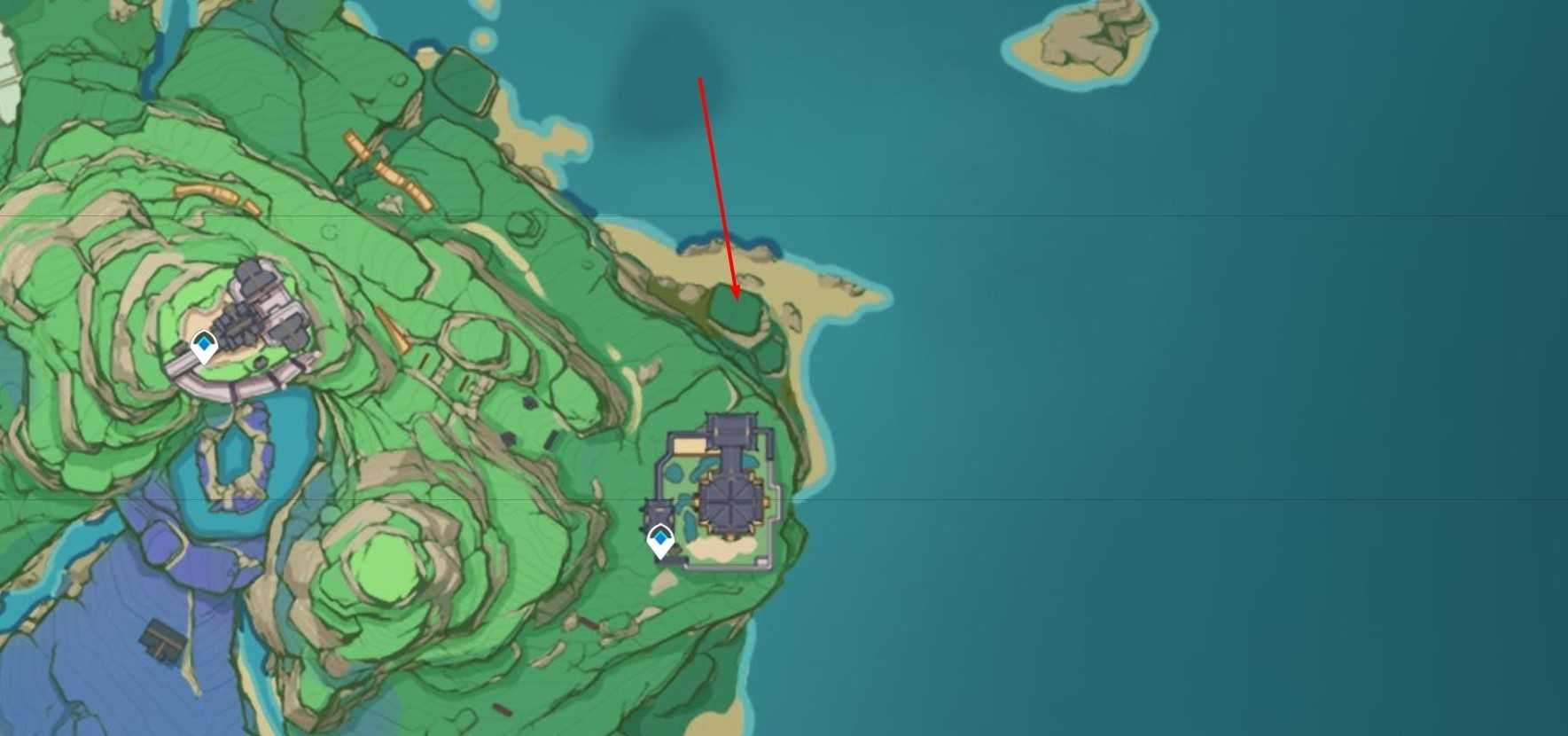The width and height of the screenshot is (1568, 736).
Task: Select the teleport waypoint near the hilltop village
Action: pos(205,346)
